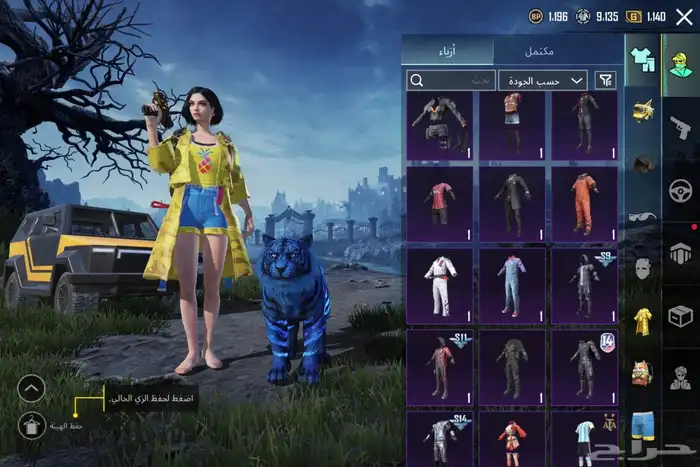Show the yellow jacket clothing subcategory
Viewport: 700px width, 467px height.
pos(642,322)
